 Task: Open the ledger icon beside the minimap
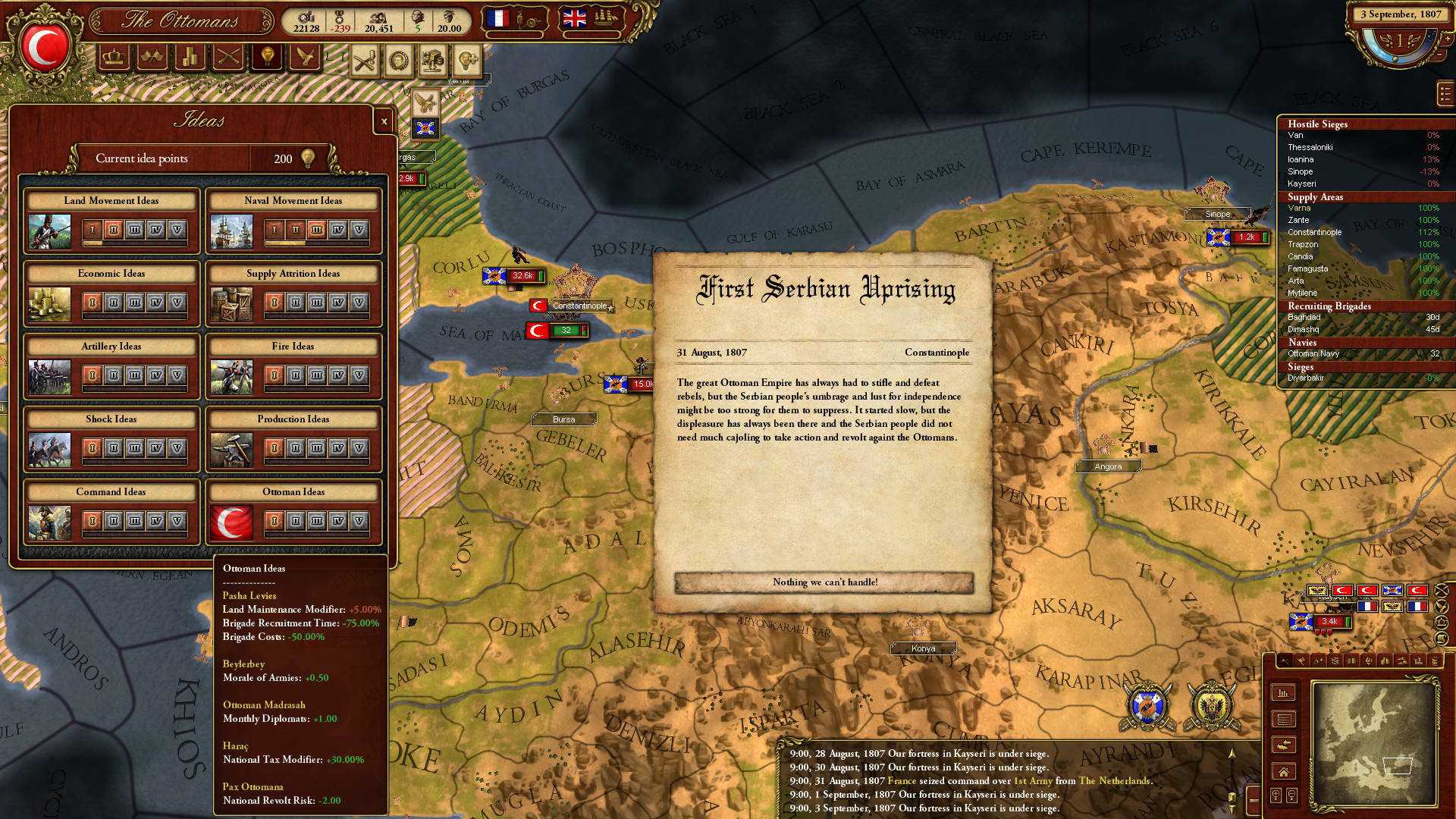[x=1285, y=719]
